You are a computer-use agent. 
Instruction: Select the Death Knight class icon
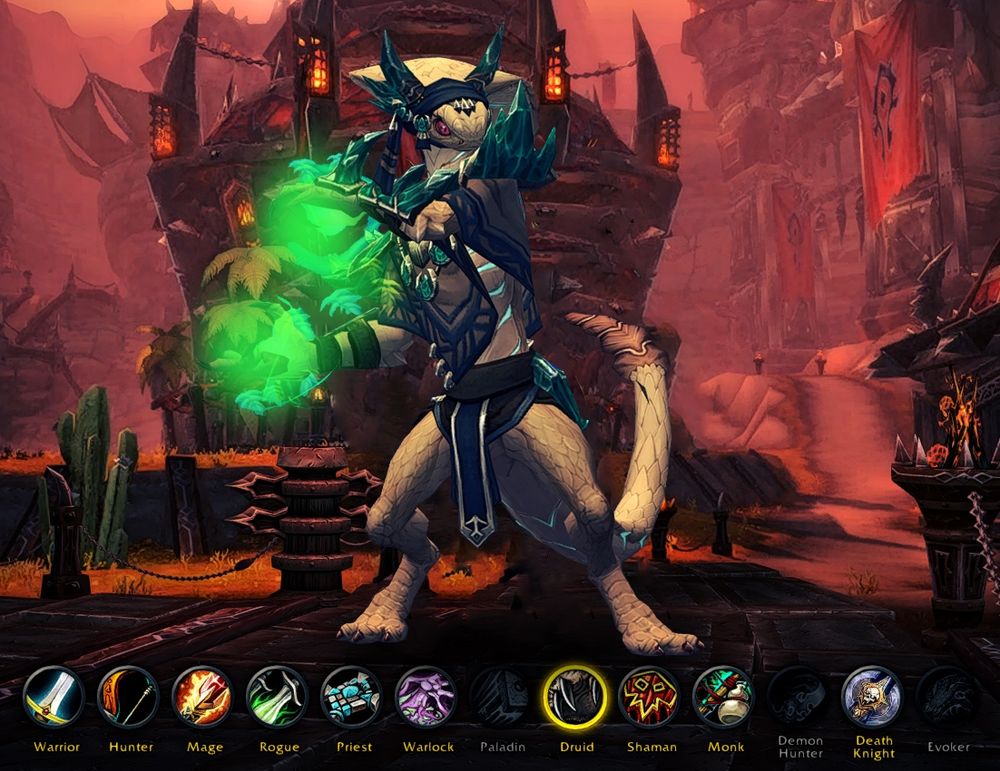coord(872,696)
